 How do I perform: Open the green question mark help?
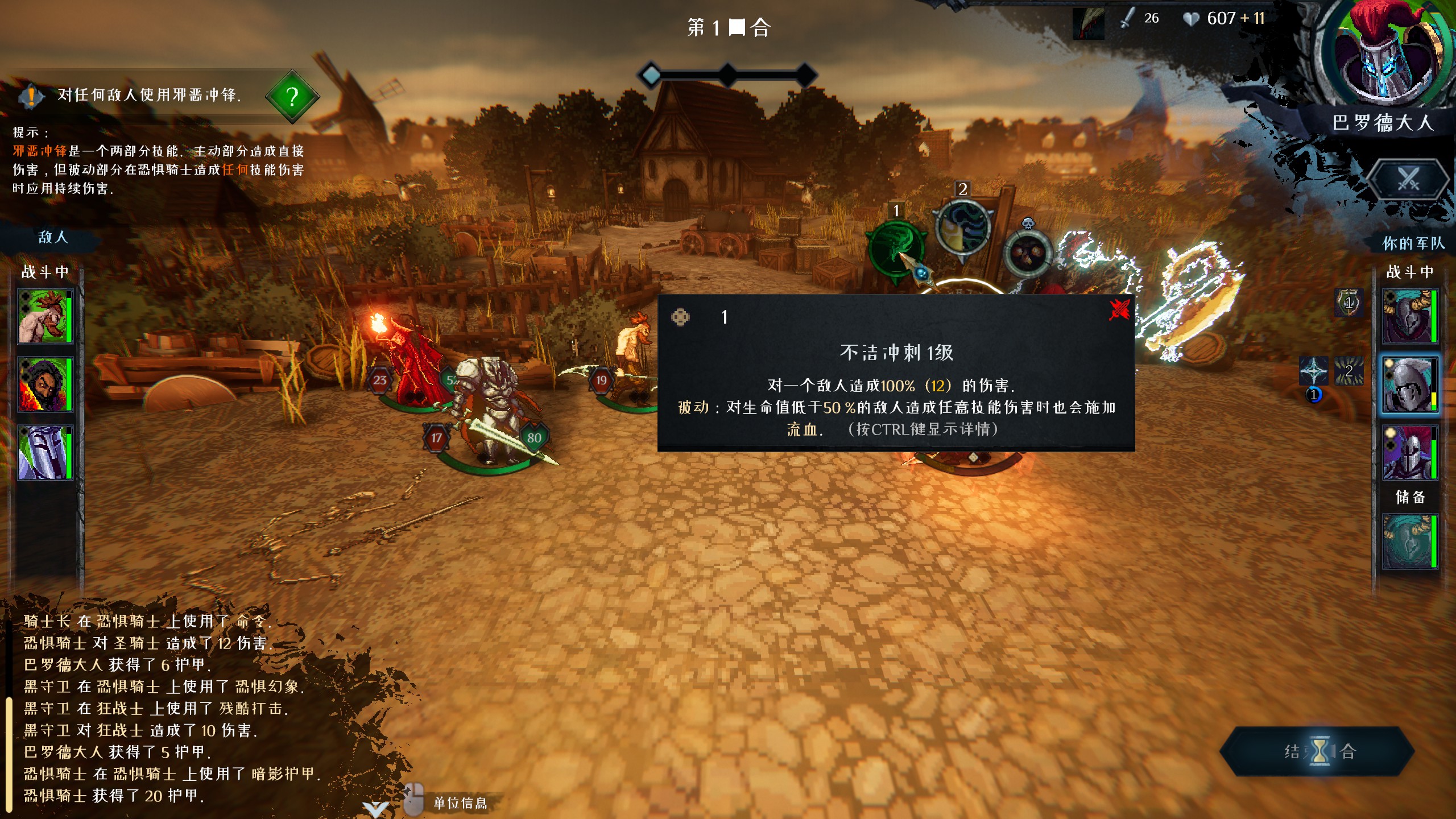tap(292, 97)
